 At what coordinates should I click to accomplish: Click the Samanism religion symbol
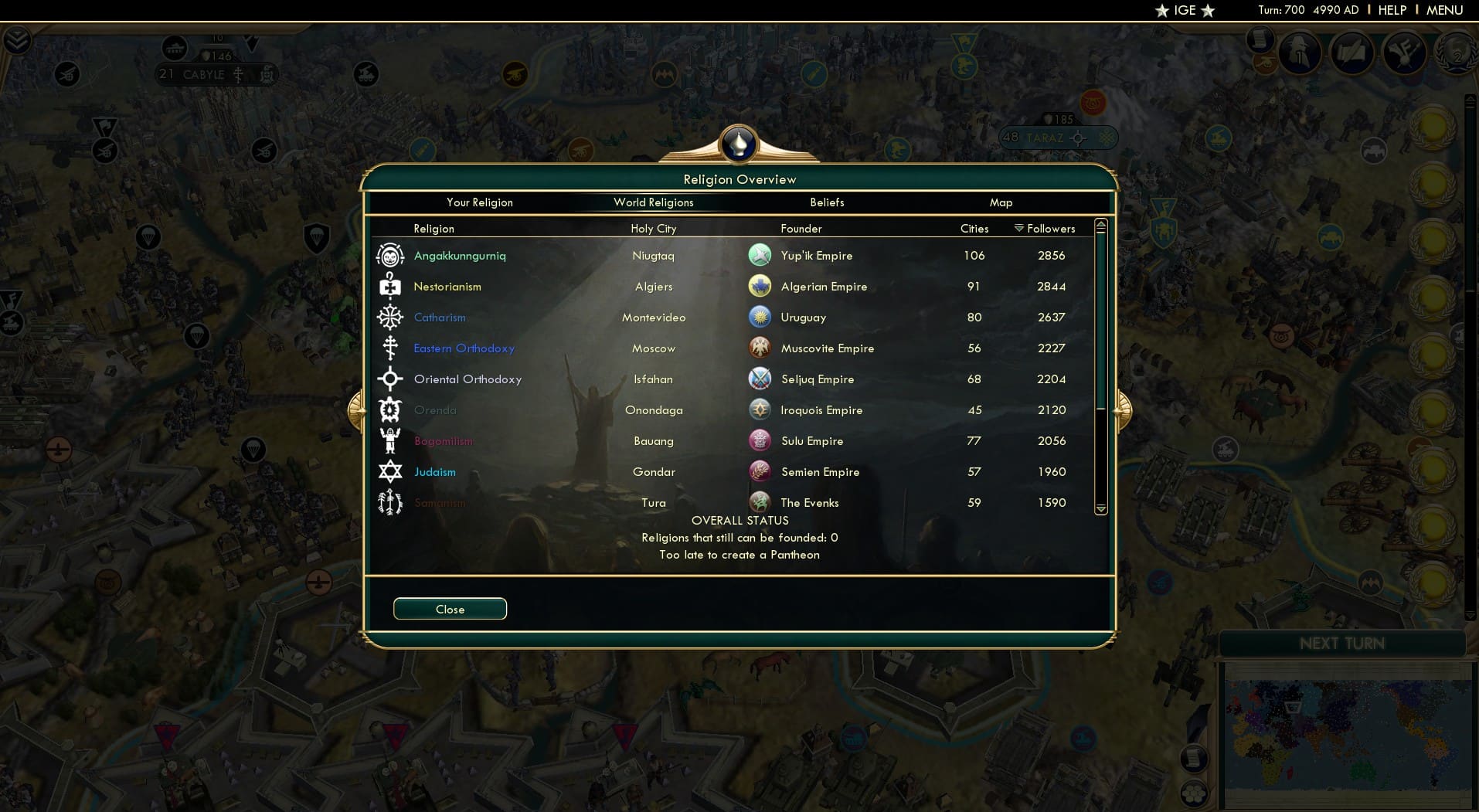(391, 502)
